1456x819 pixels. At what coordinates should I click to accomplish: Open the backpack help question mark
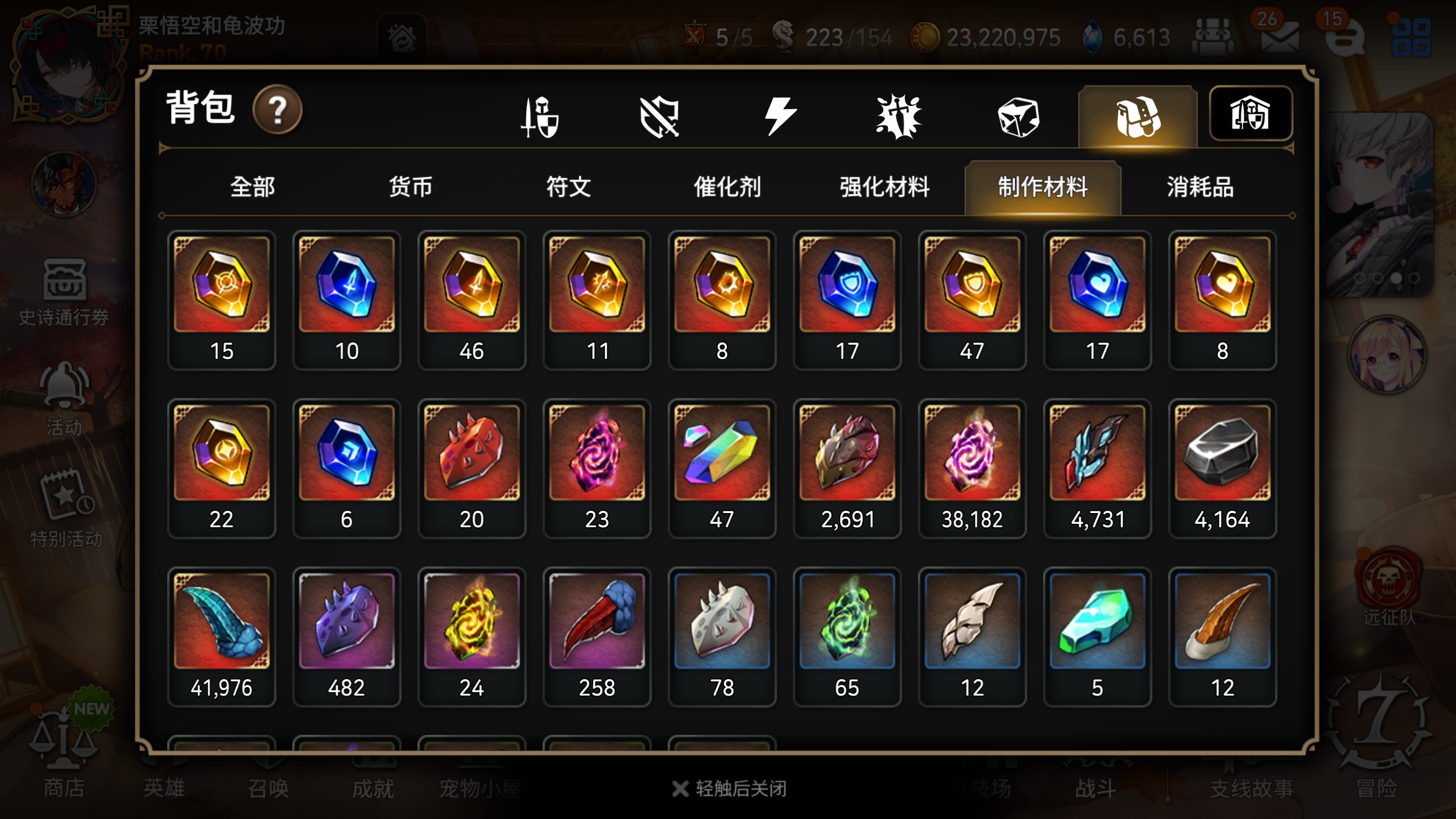pos(277,109)
